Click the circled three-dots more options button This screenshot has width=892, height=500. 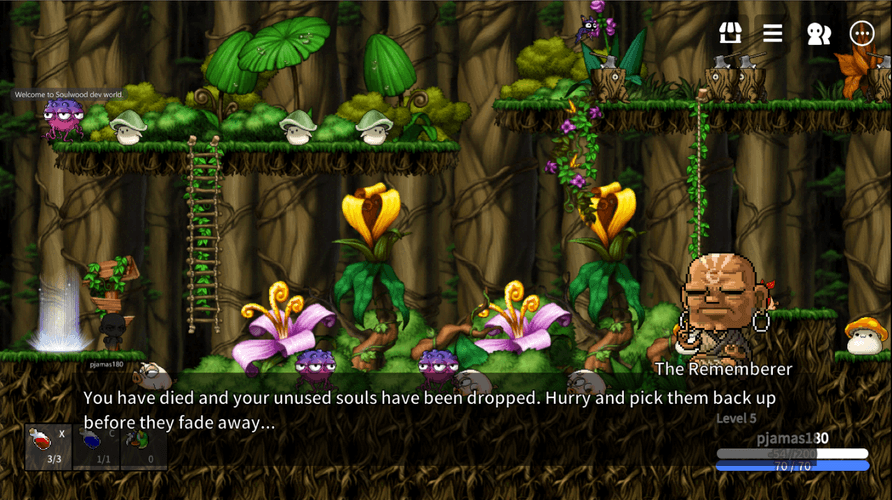click(x=862, y=33)
